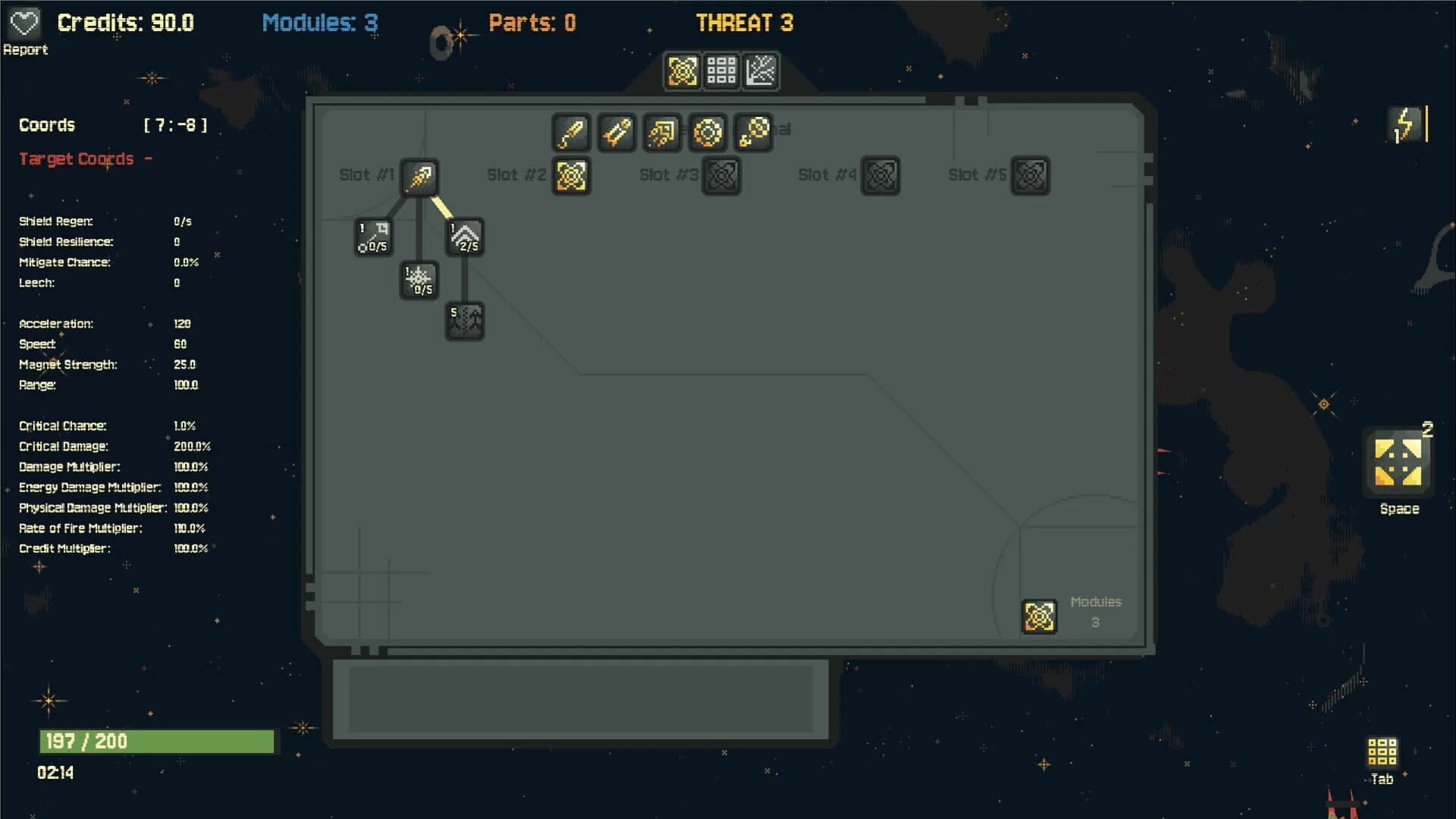Click the green 197/200 health bar
This screenshot has width=1456, height=819.
point(155,741)
